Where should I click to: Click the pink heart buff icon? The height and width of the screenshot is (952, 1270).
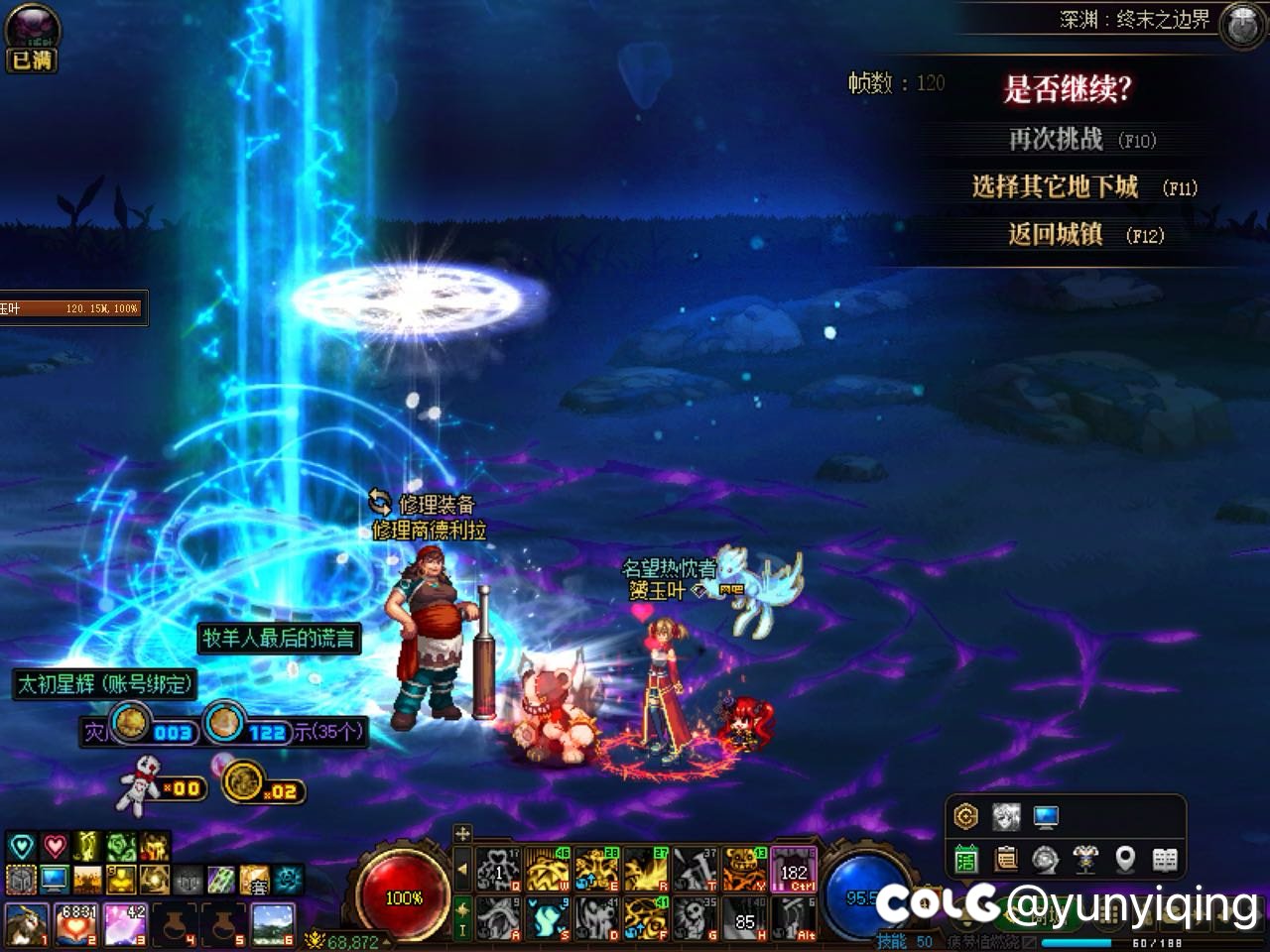pyautogui.click(x=55, y=846)
